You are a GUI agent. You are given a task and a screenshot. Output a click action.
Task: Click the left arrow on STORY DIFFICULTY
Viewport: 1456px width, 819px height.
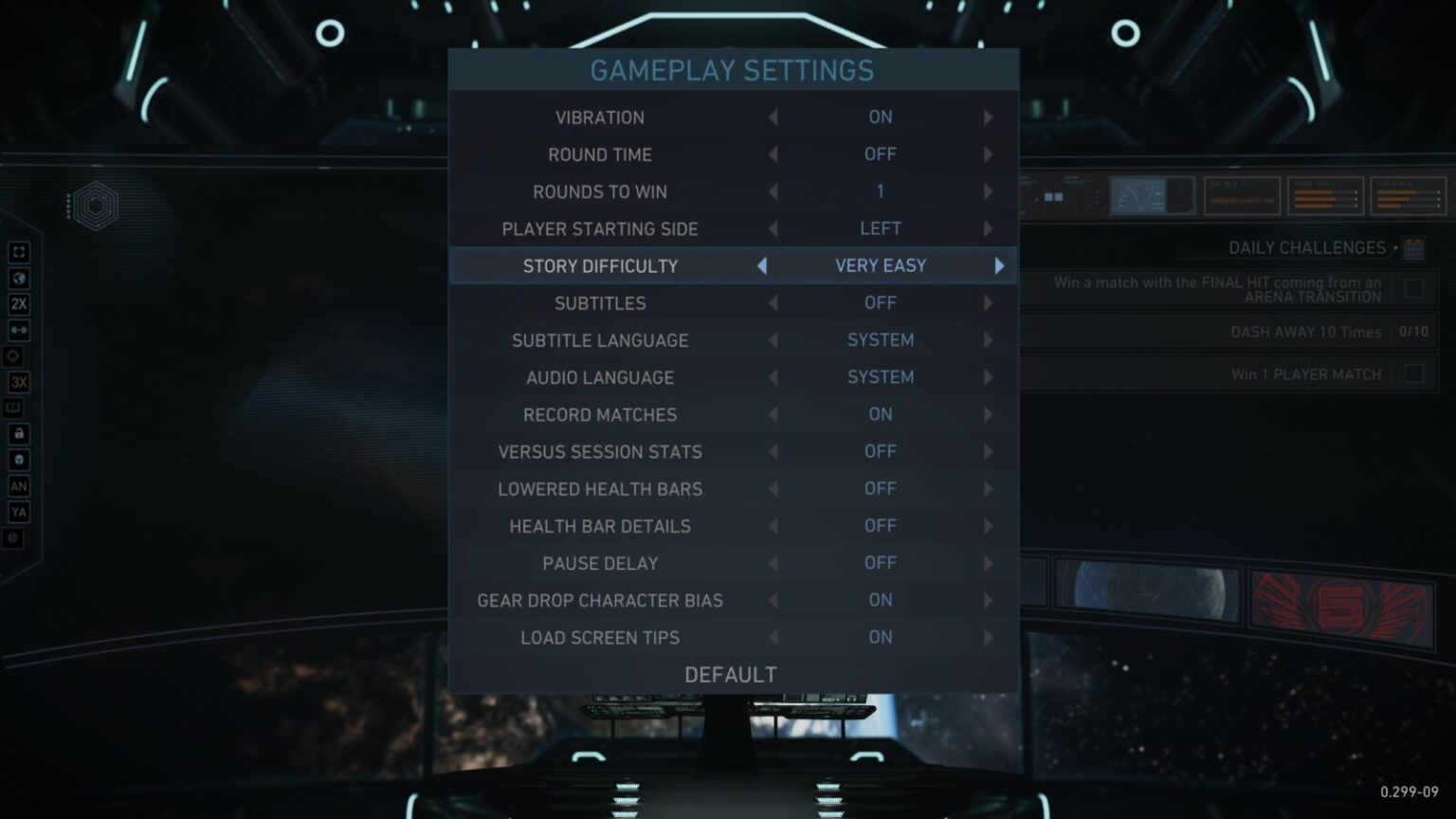pyautogui.click(x=761, y=266)
